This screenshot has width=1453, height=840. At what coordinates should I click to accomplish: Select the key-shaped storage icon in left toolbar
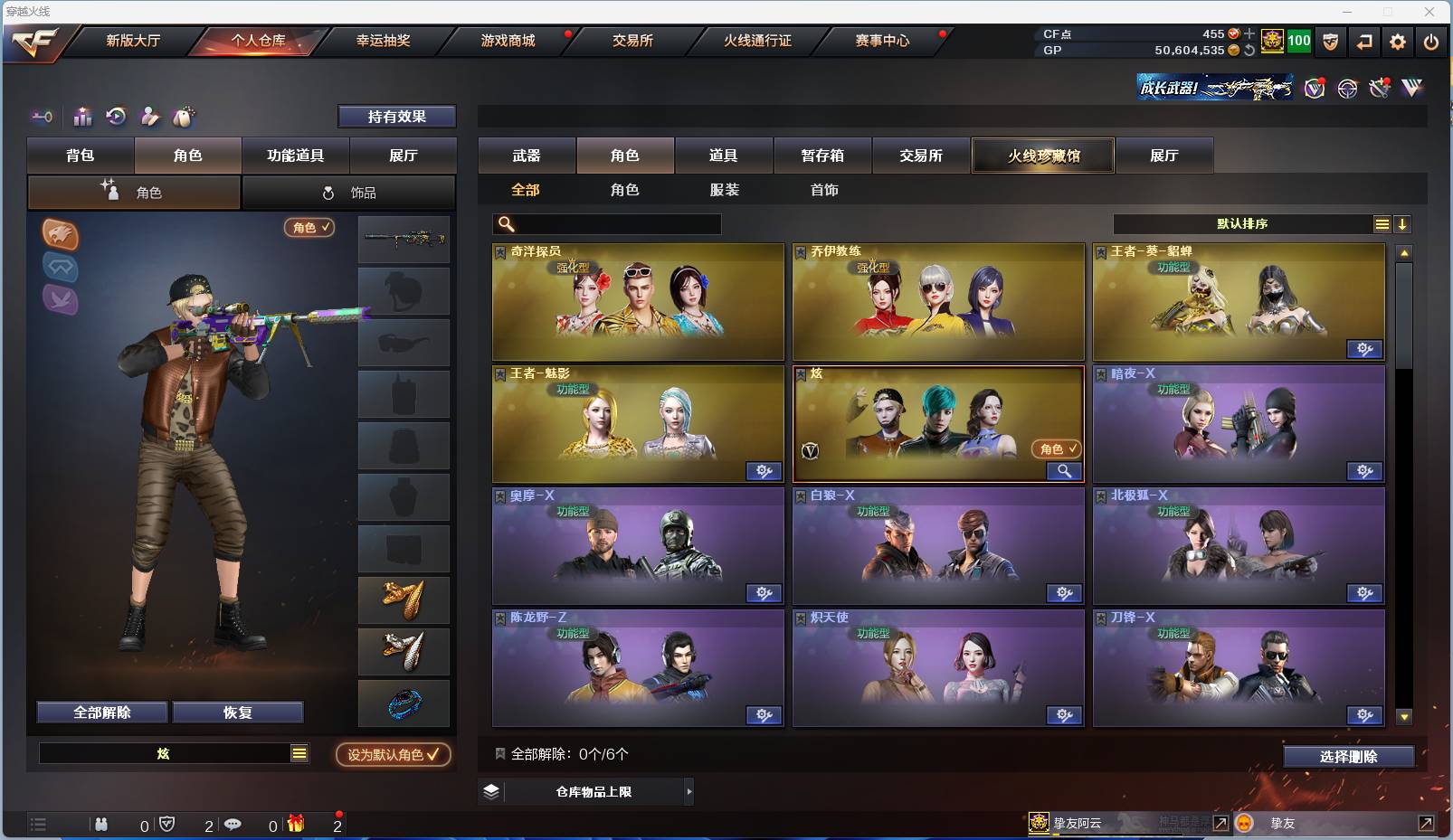coord(42,118)
